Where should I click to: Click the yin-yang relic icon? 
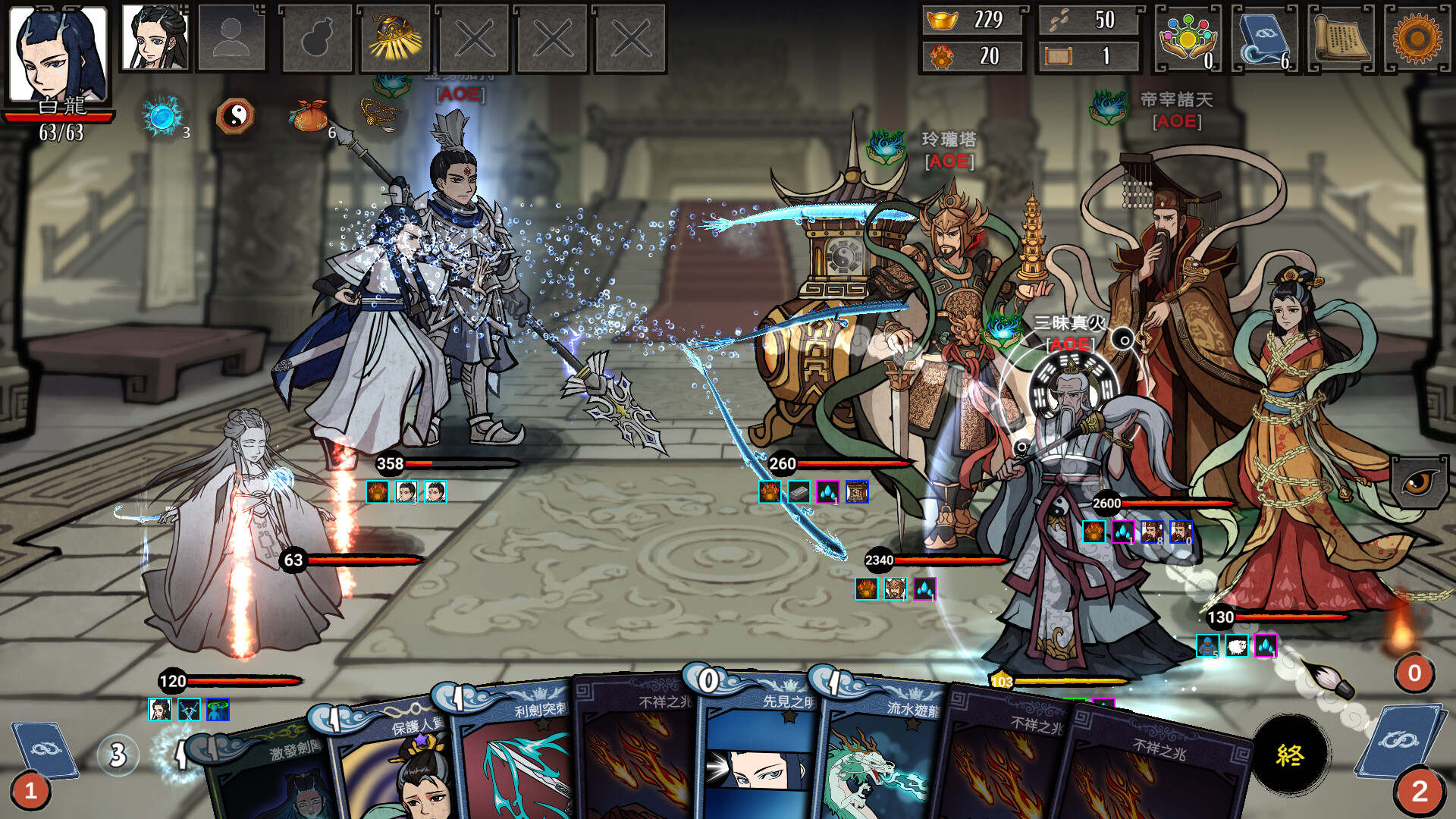235,116
